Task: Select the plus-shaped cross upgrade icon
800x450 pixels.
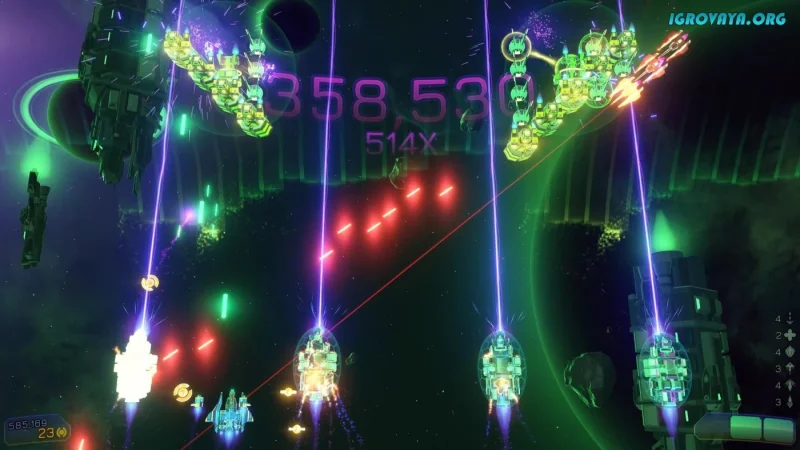Action: tap(789, 335)
